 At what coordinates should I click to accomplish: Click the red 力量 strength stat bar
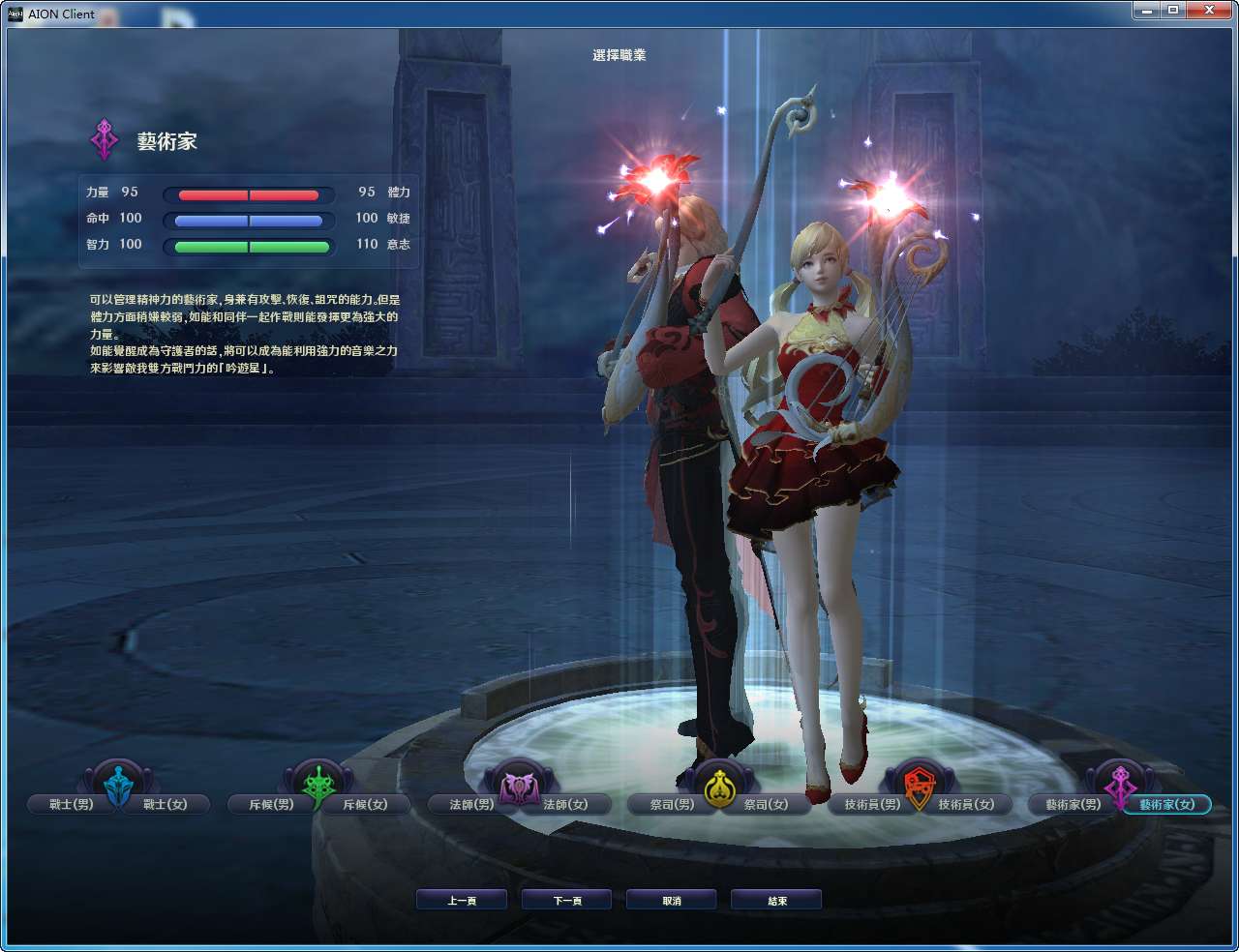pyautogui.click(x=248, y=193)
